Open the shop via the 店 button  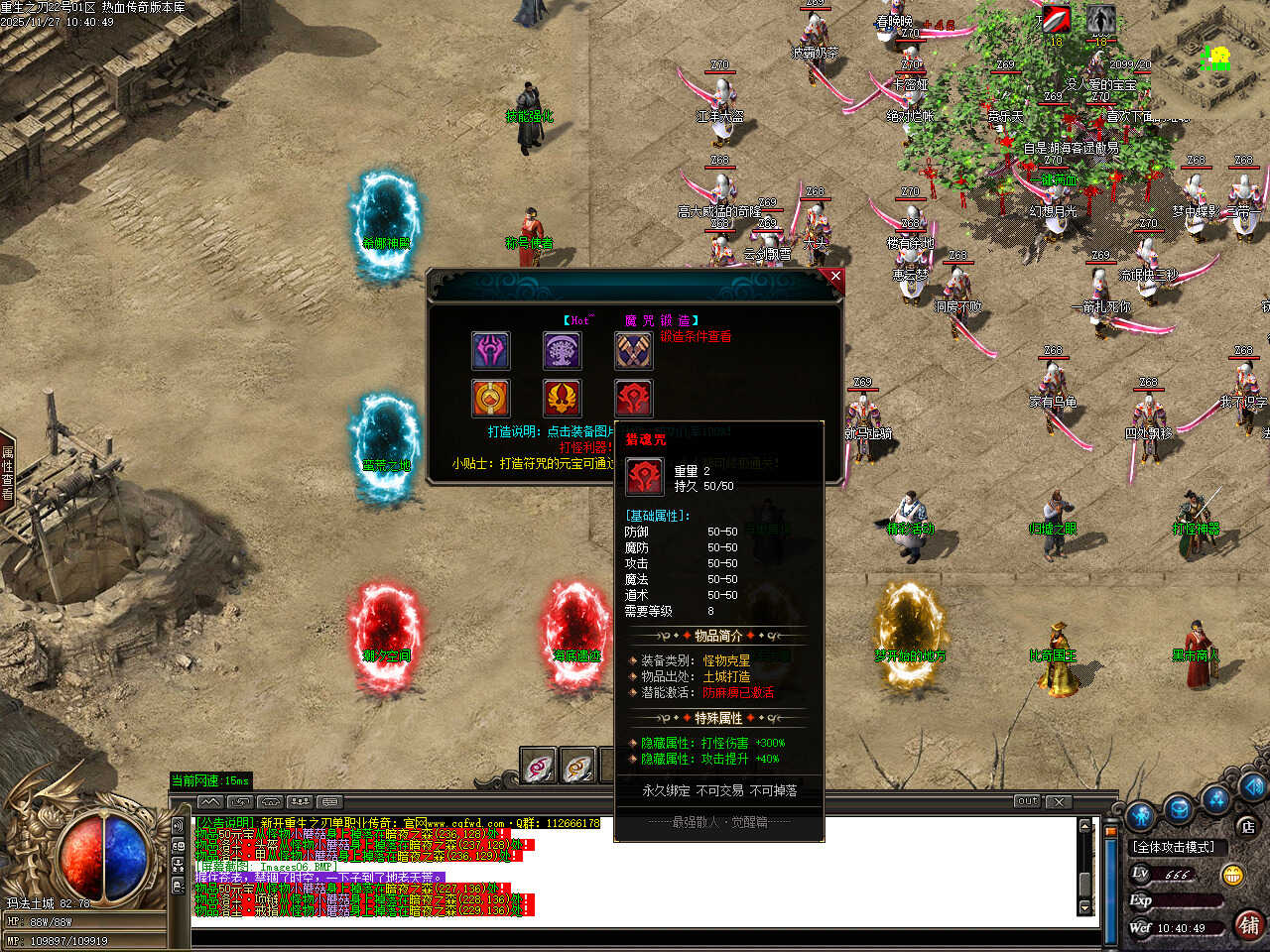(x=1247, y=826)
